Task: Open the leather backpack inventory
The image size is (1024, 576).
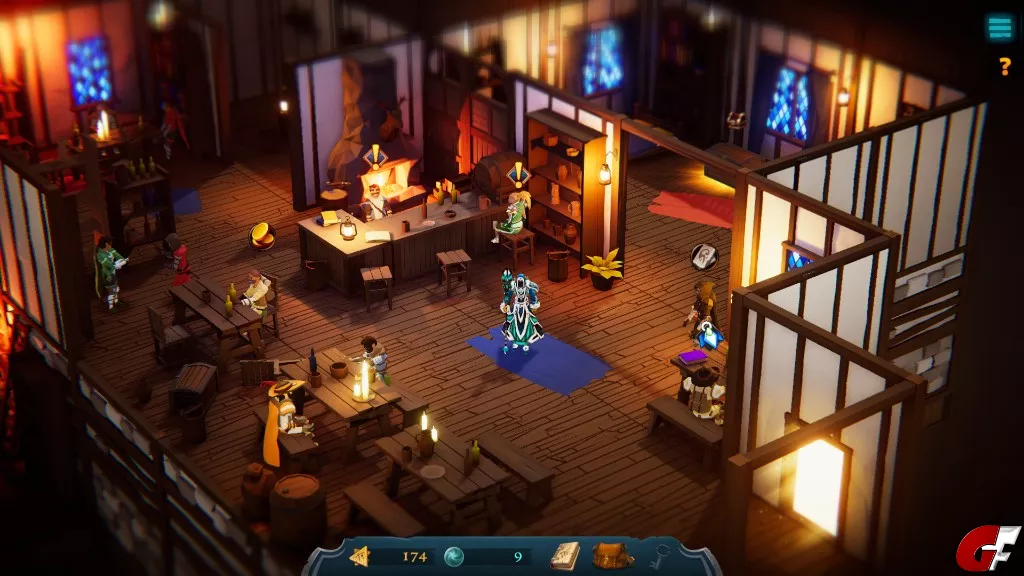Action: coord(612,555)
